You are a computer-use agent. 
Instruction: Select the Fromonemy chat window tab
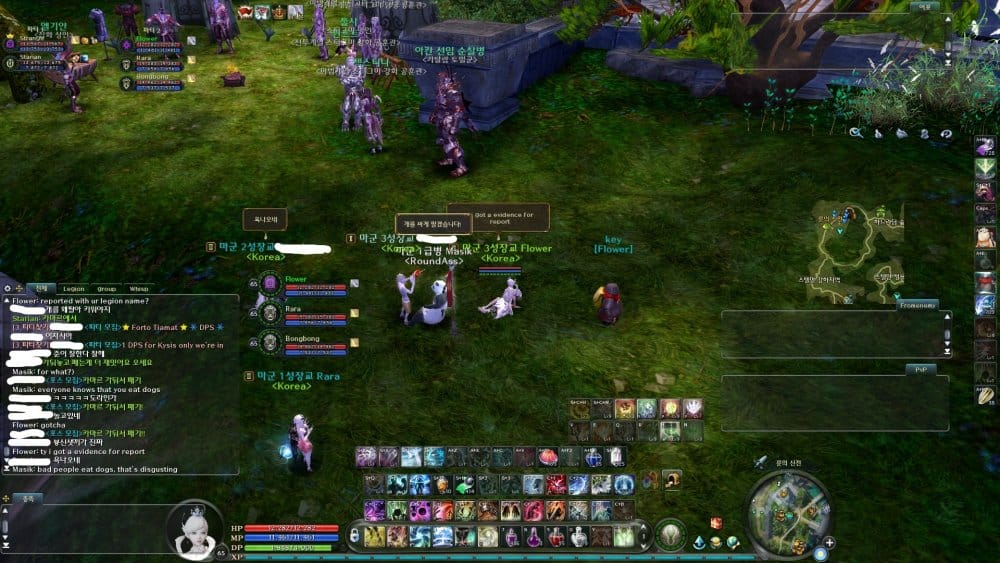coord(917,305)
